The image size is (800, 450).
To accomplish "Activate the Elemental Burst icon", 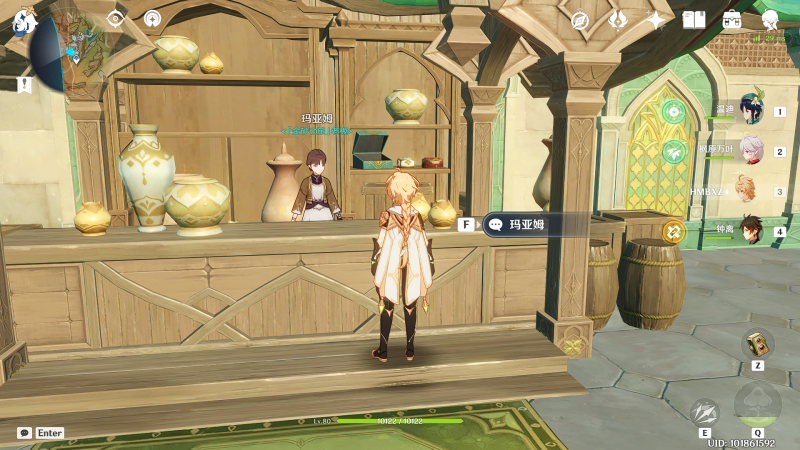I will tap(756, 405).
